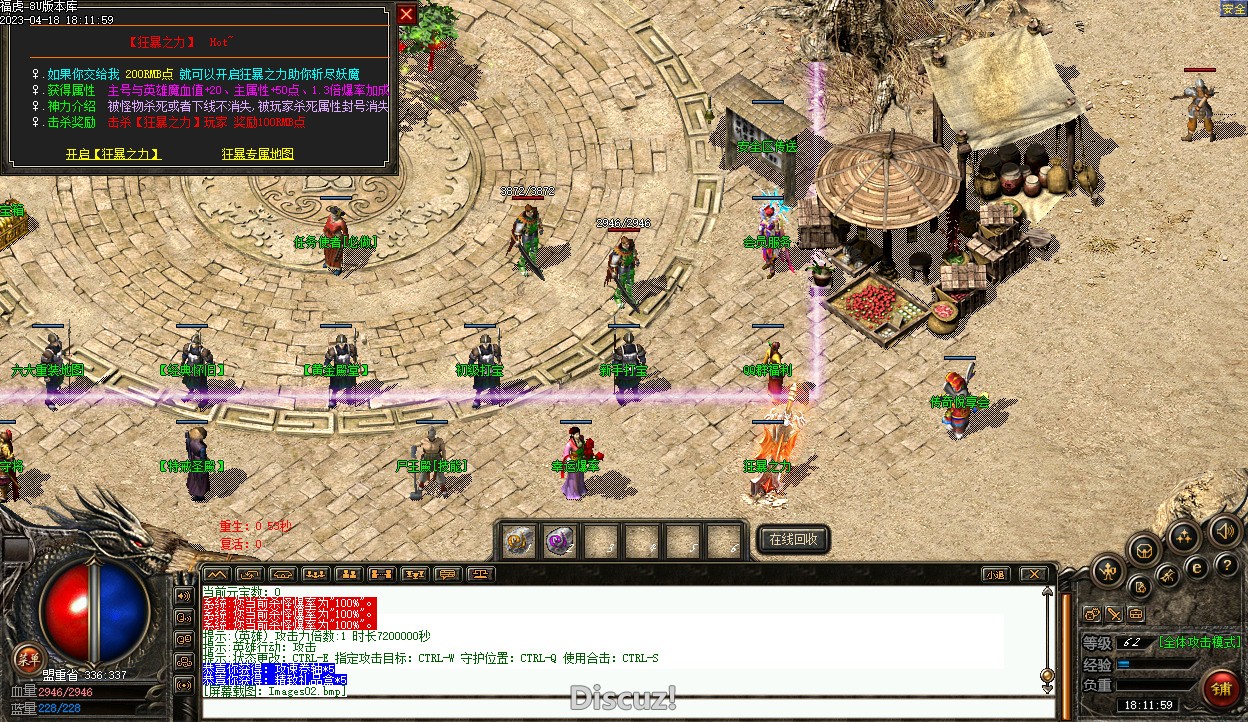Viewport: 1248px width, 722px height.
Task: Choose the 开启【狂暴之力】 option
Action: (x=113, y=154)
